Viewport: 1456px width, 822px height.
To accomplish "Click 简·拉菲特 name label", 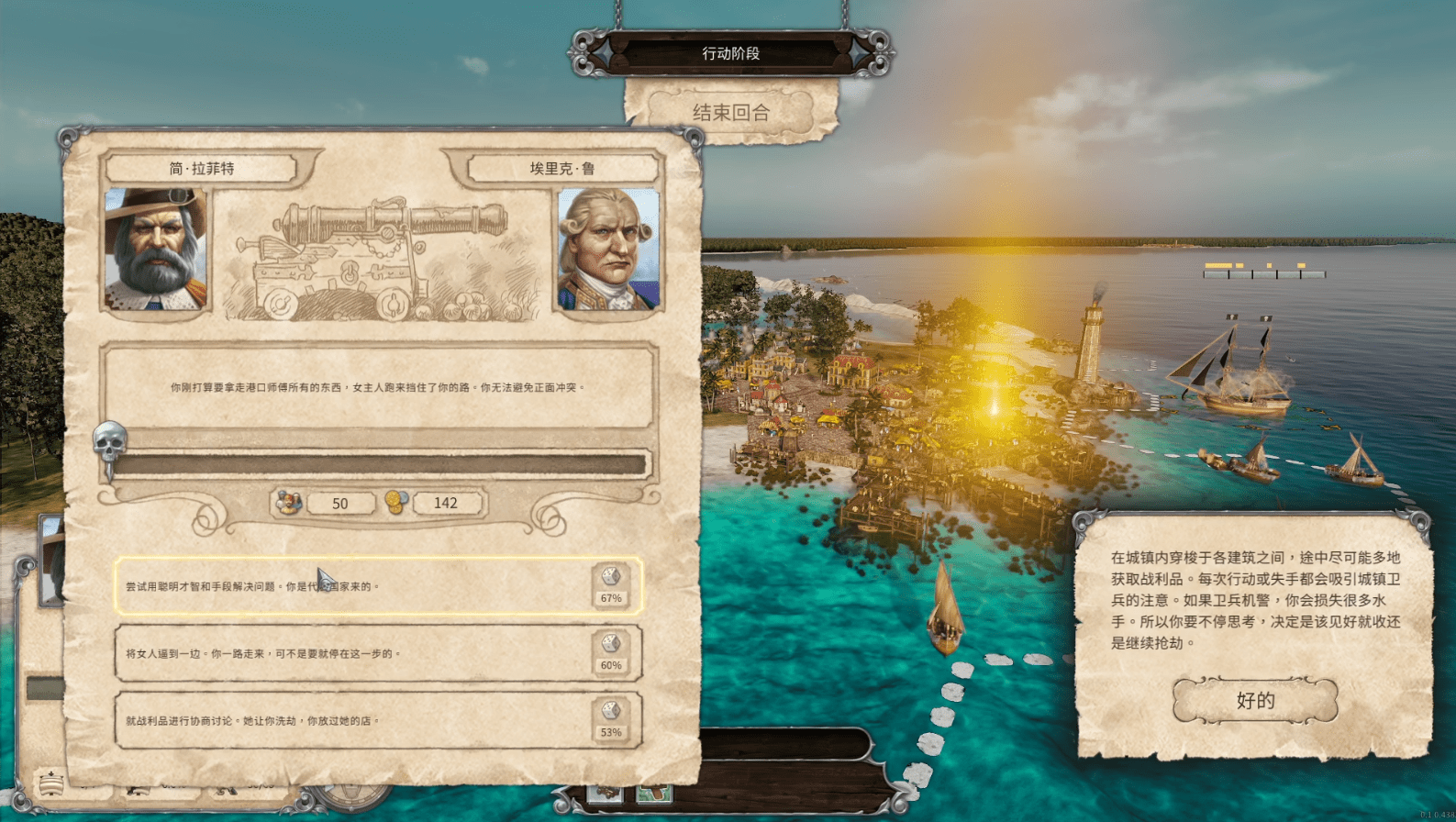I will click(x=200, y=168).
